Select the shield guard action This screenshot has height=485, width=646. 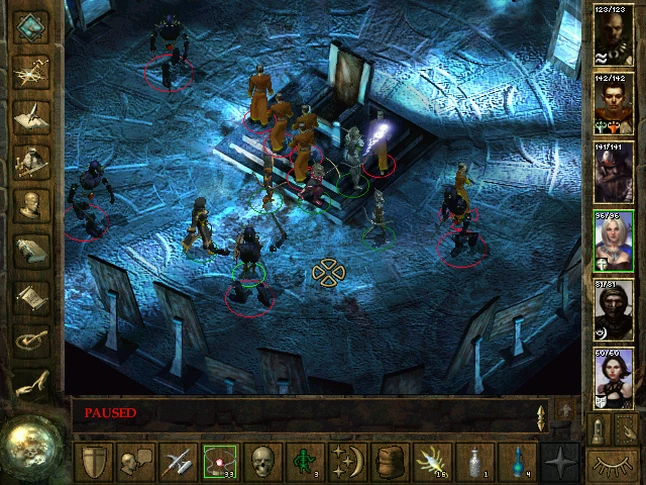(94, 463)
